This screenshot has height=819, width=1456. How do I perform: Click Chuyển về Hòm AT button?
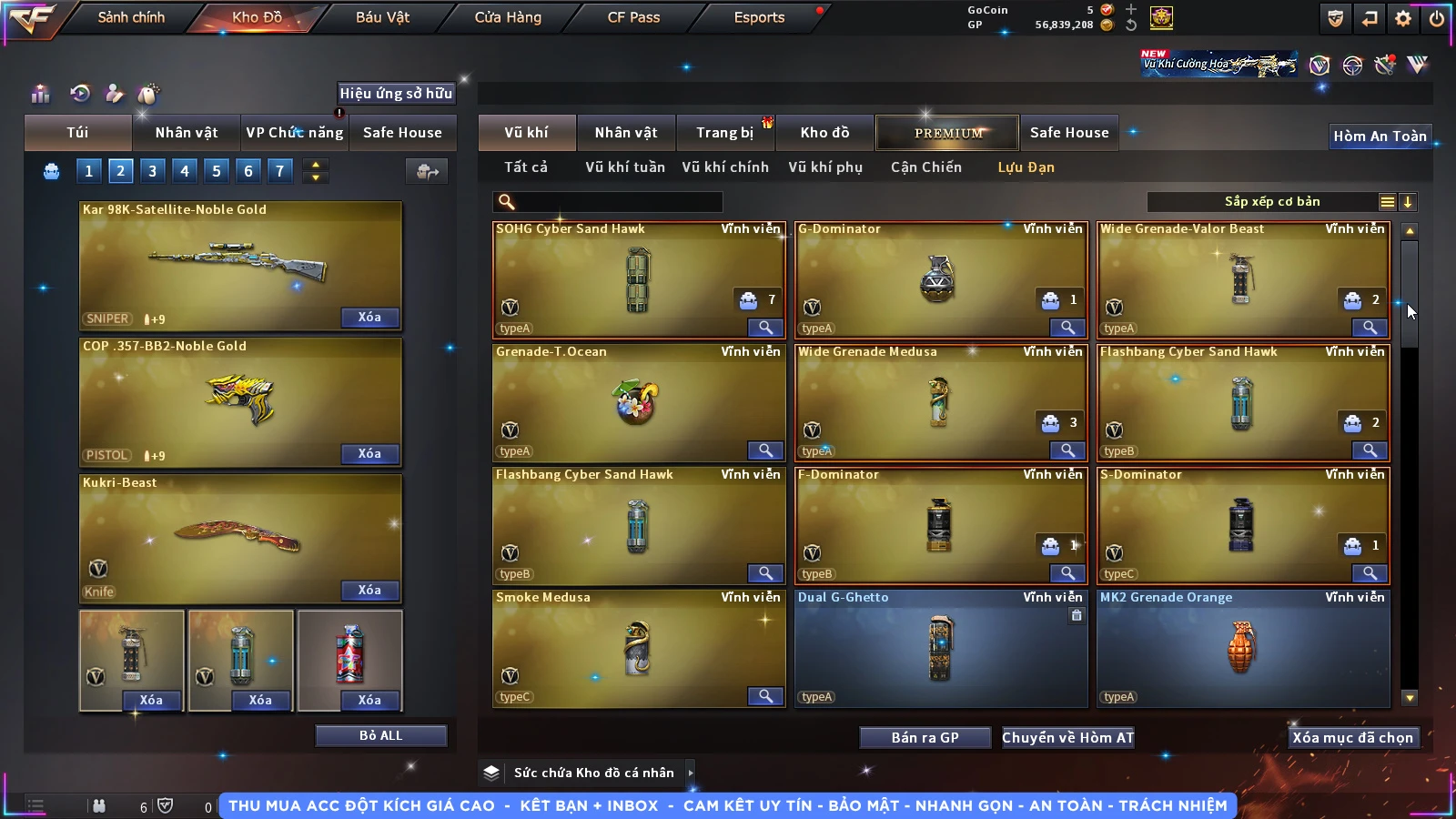tap(1067, 738)
